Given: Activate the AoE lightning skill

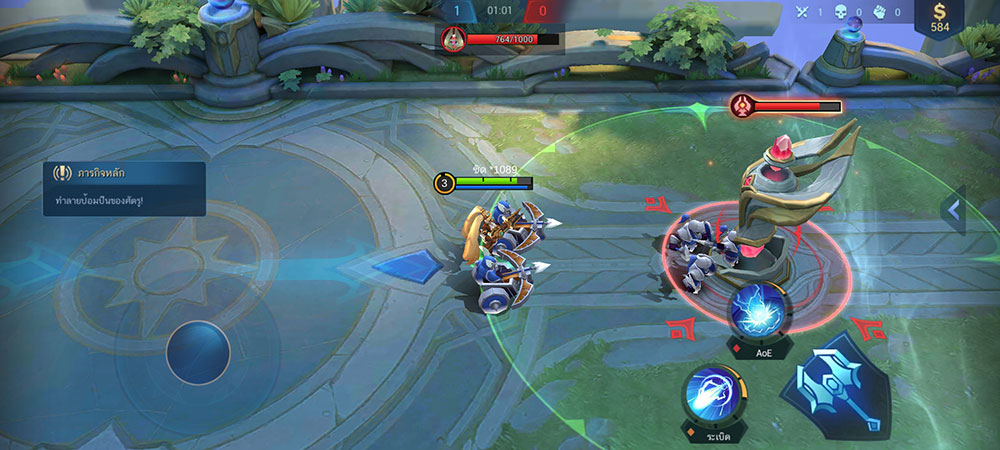Looking at the screenshot, I should 761,310.
